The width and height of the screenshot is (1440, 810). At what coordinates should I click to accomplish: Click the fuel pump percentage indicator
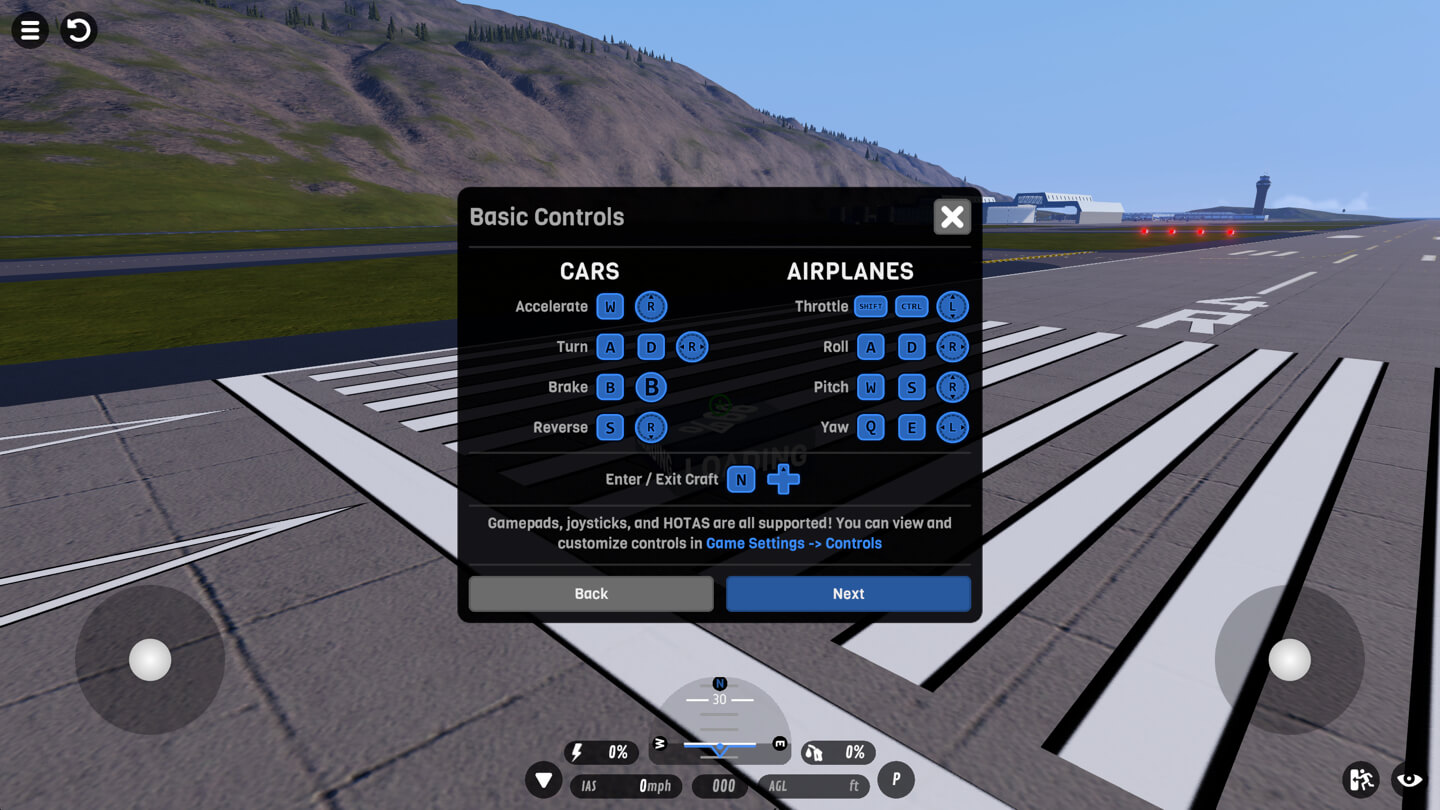(838, 752)
